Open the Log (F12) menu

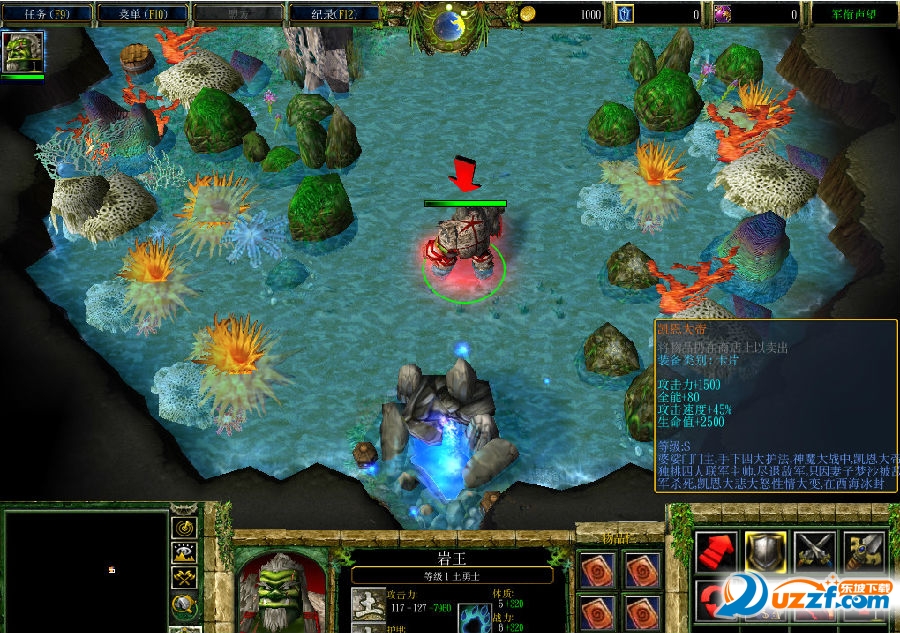pyautogui.click(x=335, y=14)
